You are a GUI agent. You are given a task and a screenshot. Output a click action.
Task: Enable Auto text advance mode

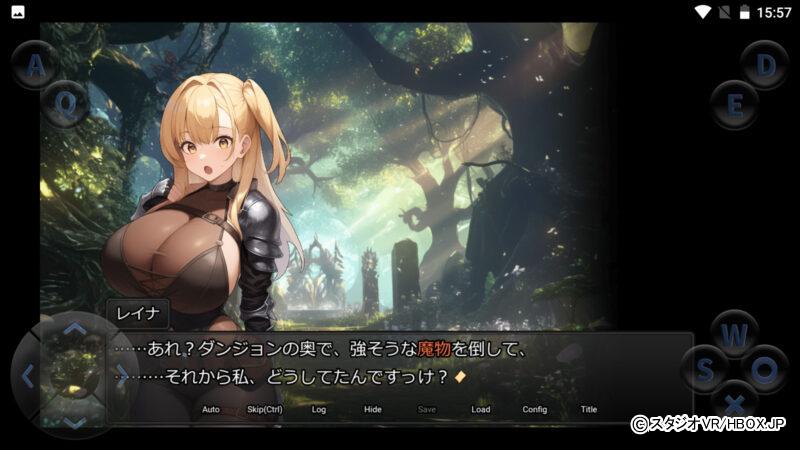coord(210,409)
